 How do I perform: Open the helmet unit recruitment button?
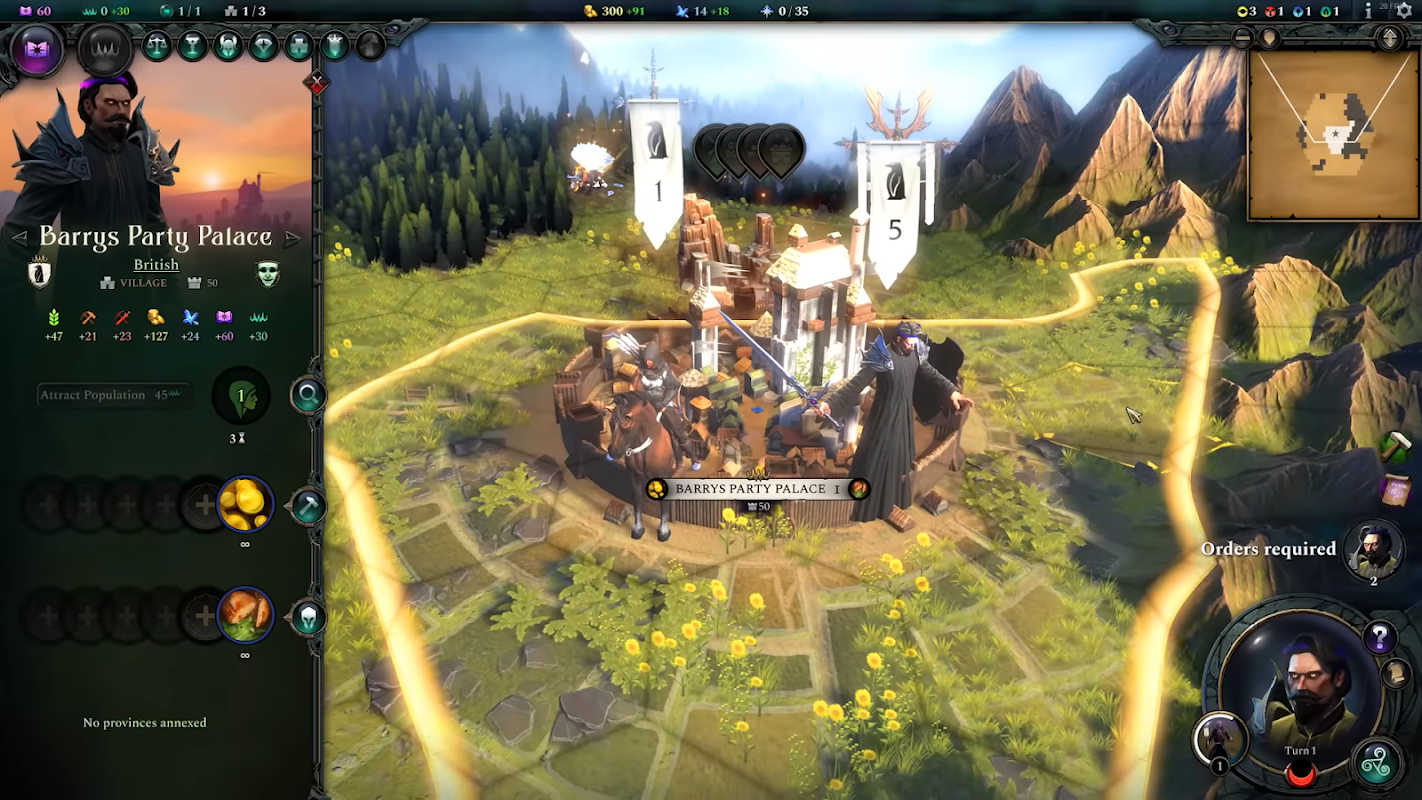point(308,617)
